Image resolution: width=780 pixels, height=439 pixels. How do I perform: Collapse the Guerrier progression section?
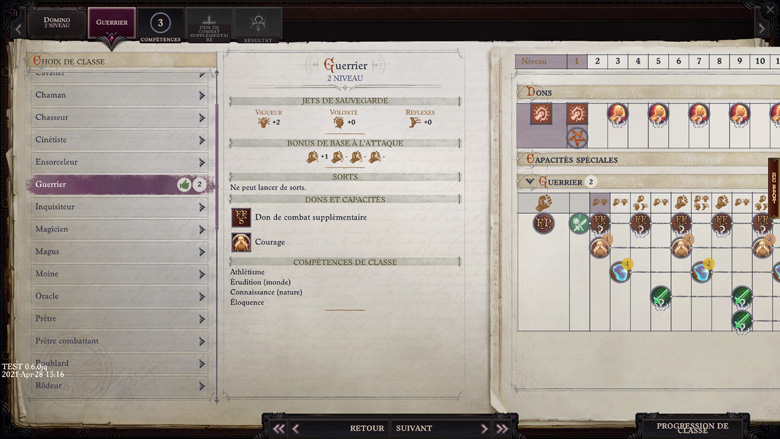(530, 182)
